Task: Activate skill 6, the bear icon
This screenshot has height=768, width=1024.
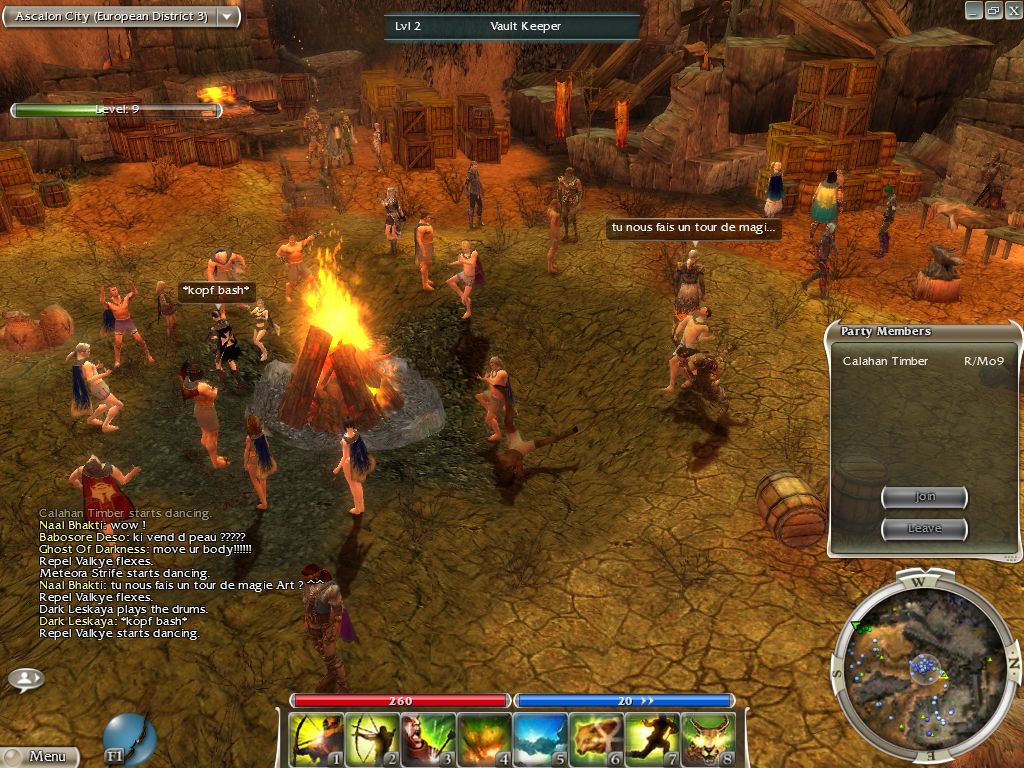Action: pyautogui.click(x=597, y=740)
